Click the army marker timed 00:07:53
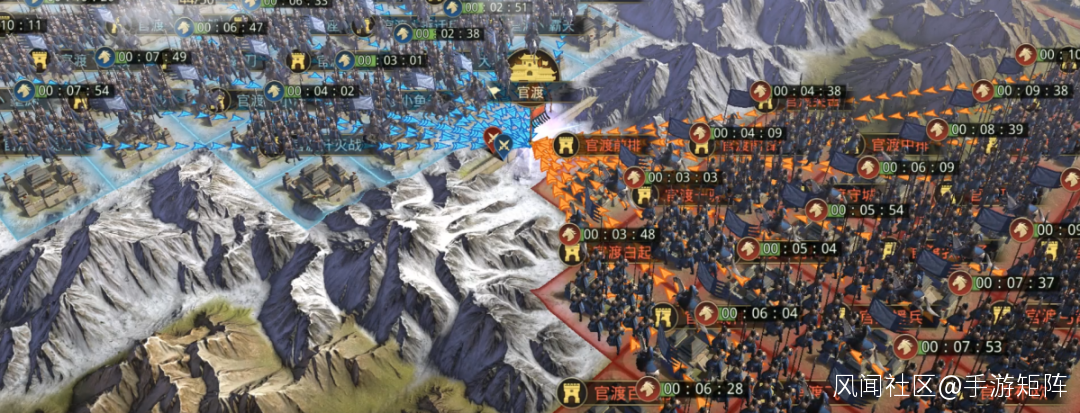The width and height of the screenshot is (1080, 413). (x=905, y=347)
